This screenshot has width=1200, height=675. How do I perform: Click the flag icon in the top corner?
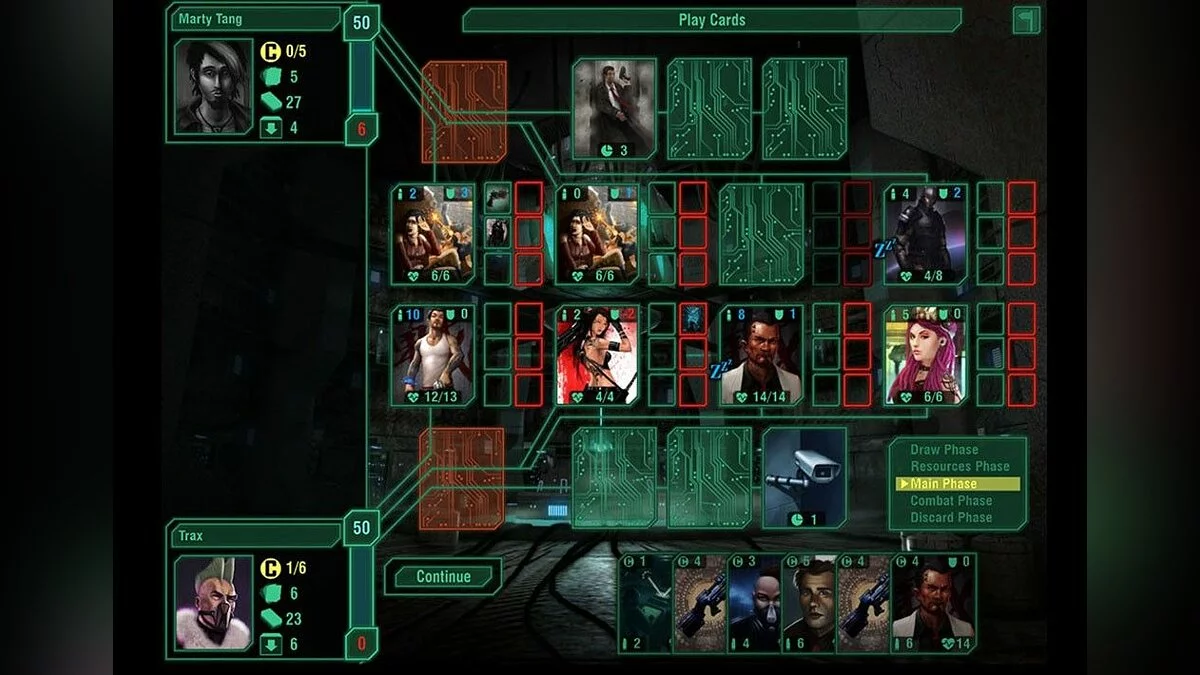[1026, 20]
